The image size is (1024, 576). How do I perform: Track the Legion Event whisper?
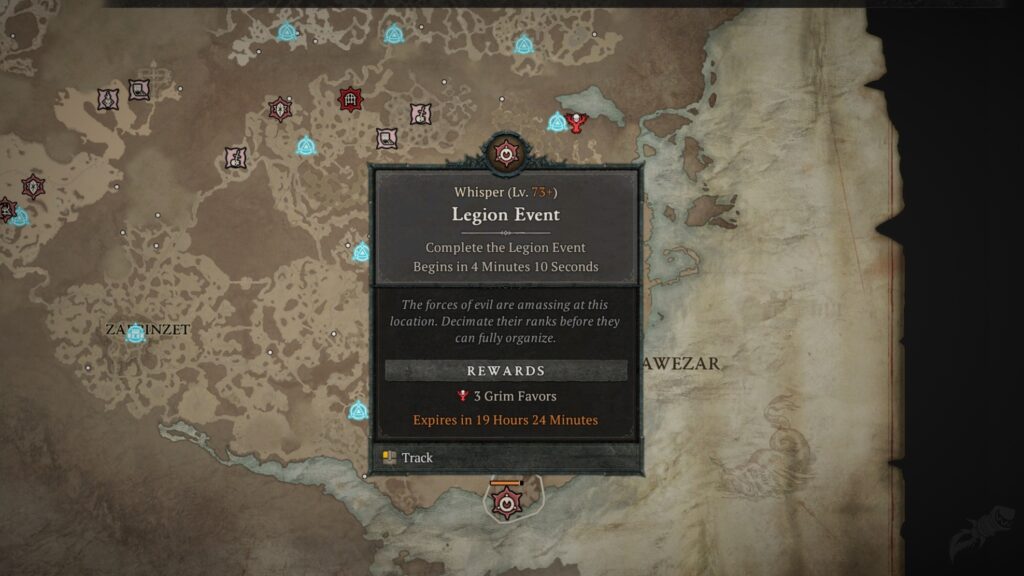(416, 458)
